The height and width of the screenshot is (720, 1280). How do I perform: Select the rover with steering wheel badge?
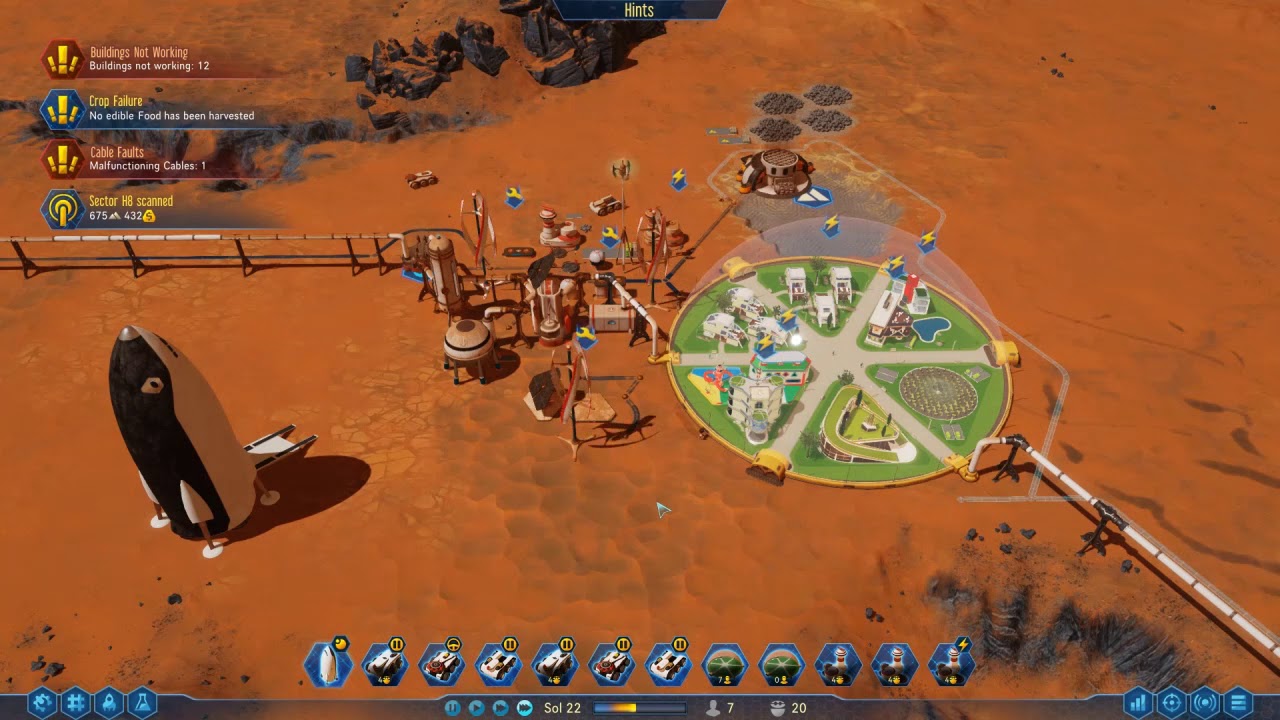441,663
